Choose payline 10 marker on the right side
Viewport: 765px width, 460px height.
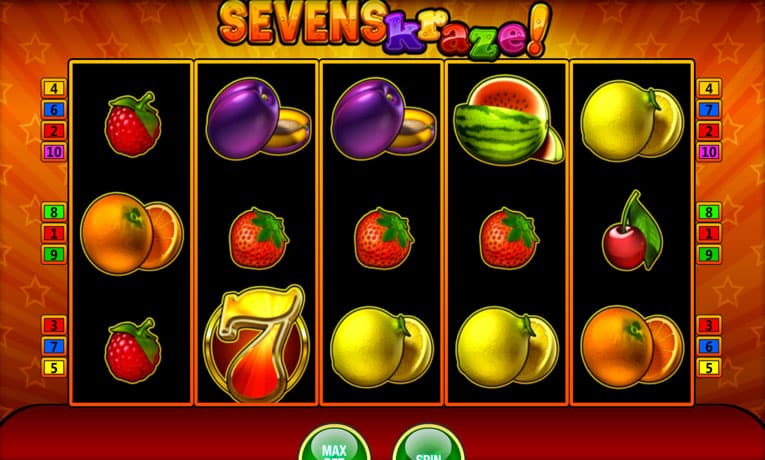click(x=709, y=152)
